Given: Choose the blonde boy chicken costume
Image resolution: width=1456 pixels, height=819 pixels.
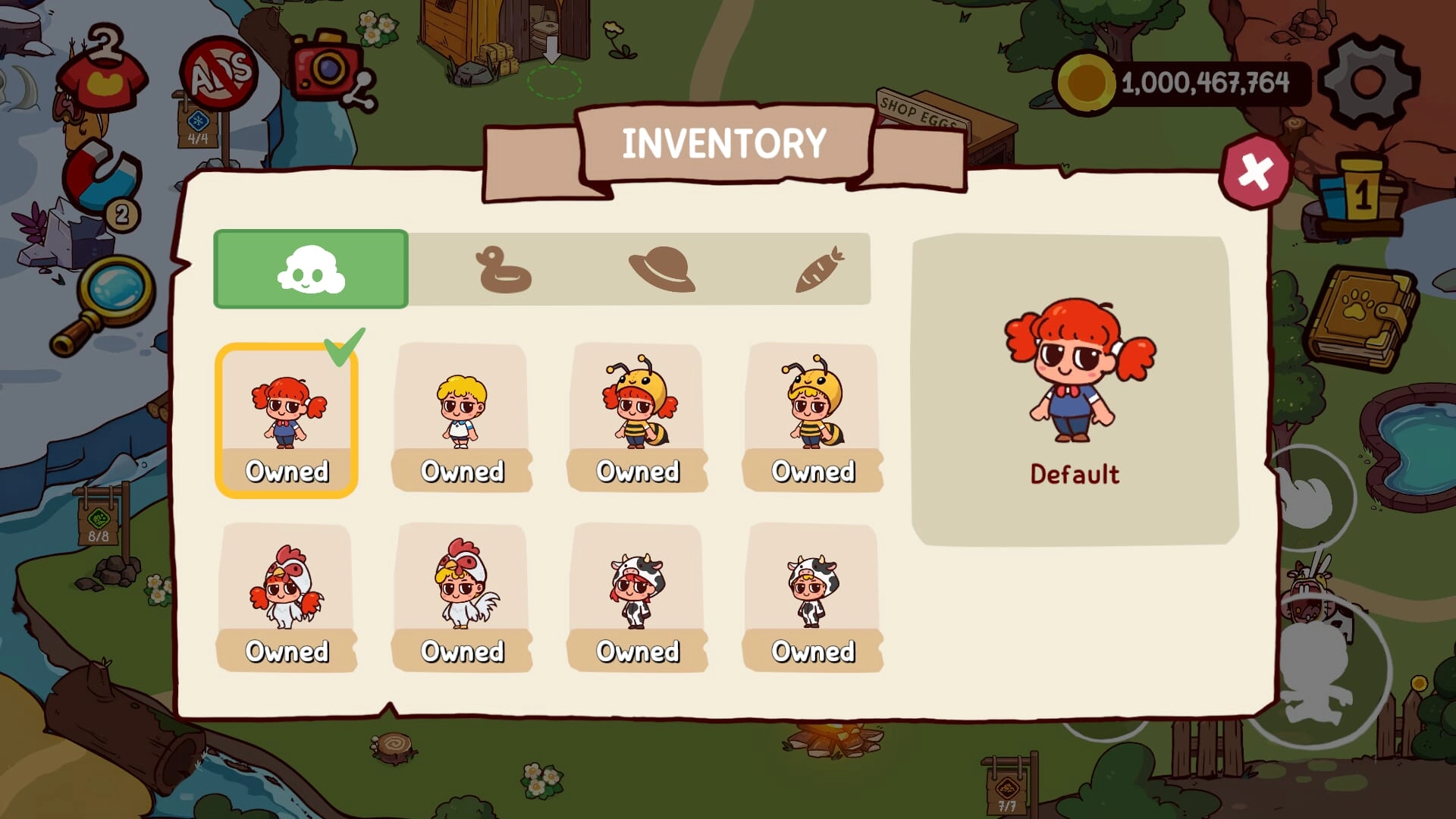Looking at the screenshot, I should coord(462,597).
